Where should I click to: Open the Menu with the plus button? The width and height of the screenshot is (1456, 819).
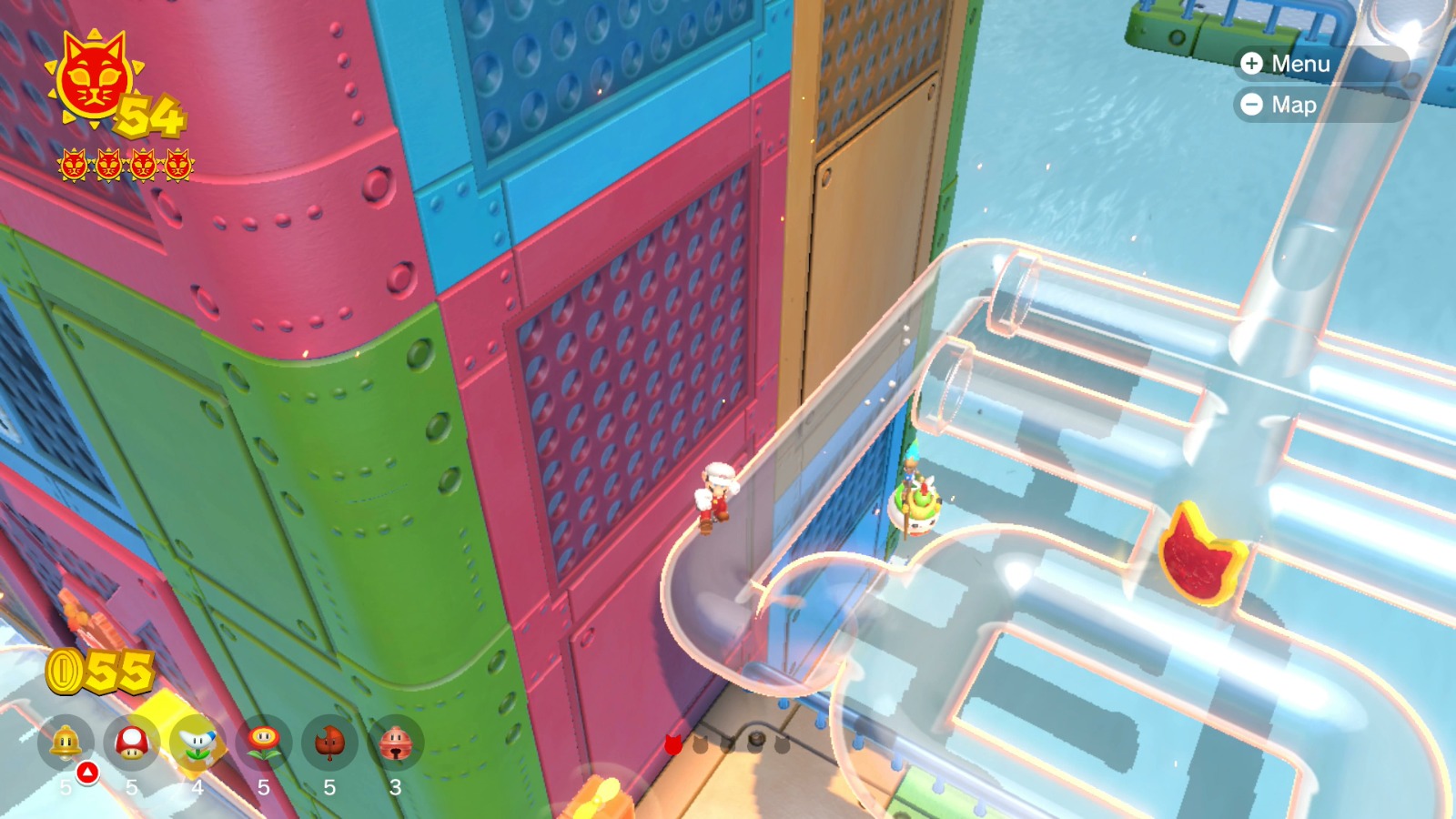pyautogui.click(x=1253, y=65)
